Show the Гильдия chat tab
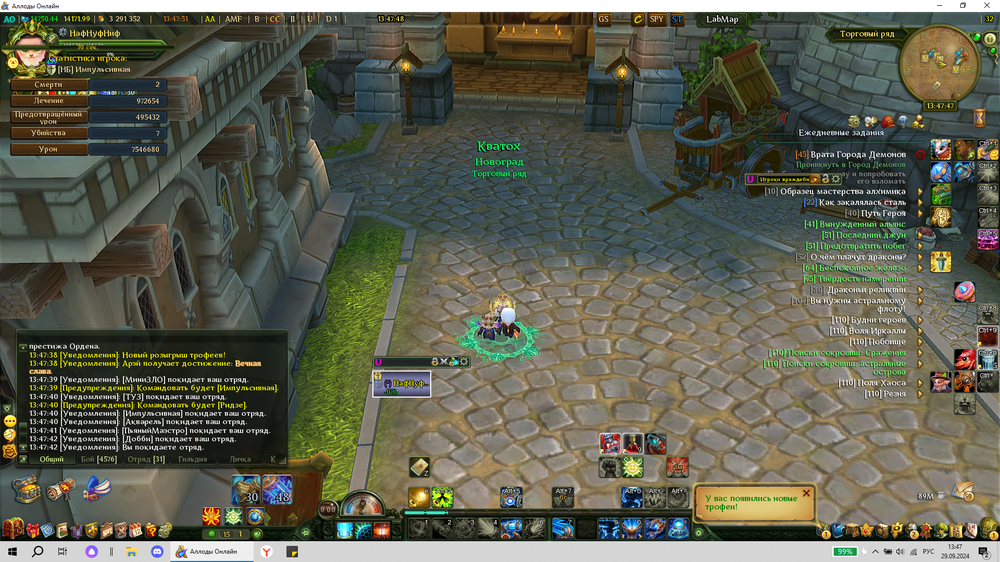Screen dimensions: 1000x562 193,459
